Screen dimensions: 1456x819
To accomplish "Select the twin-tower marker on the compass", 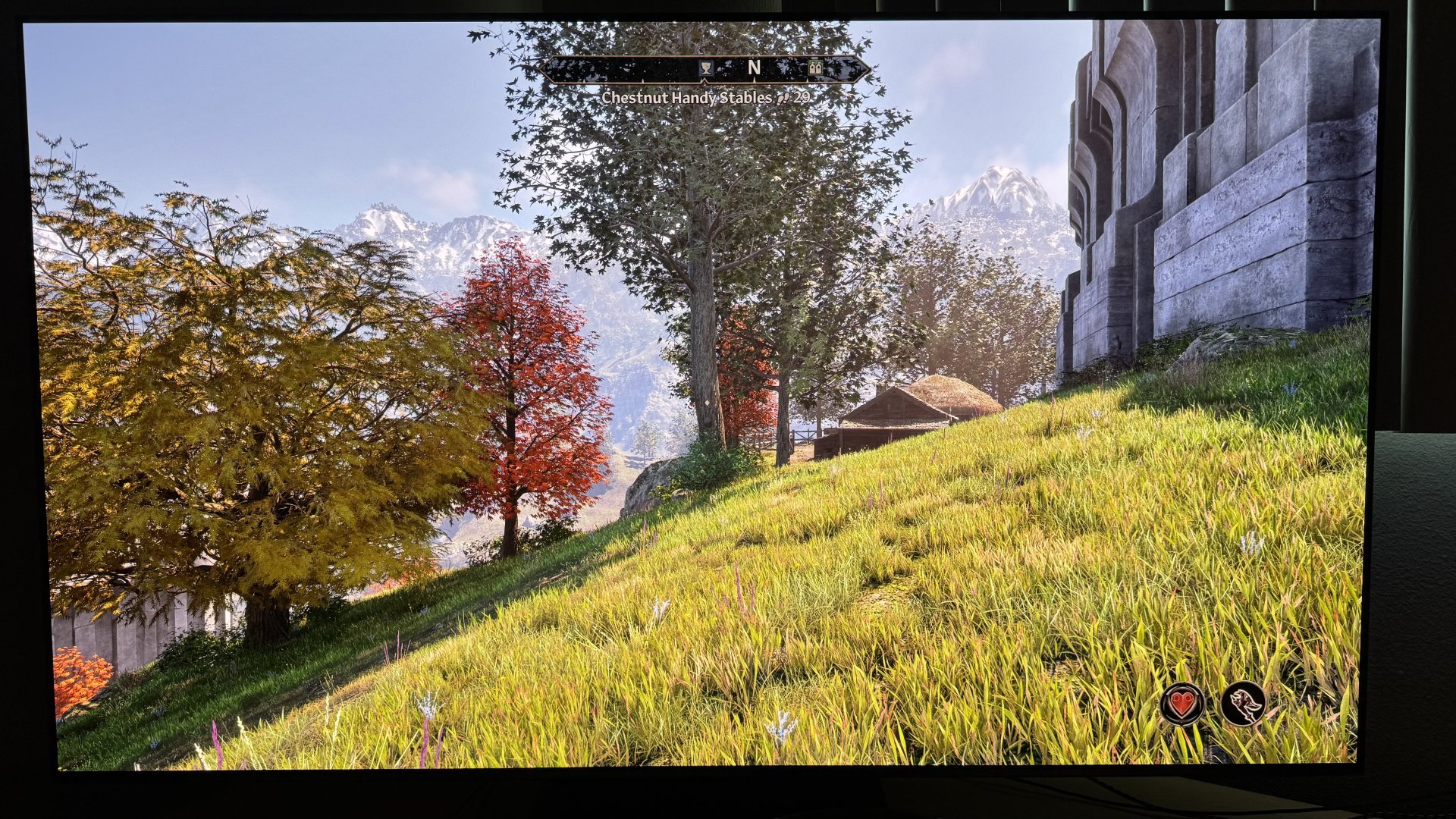I will pos(815,68).
